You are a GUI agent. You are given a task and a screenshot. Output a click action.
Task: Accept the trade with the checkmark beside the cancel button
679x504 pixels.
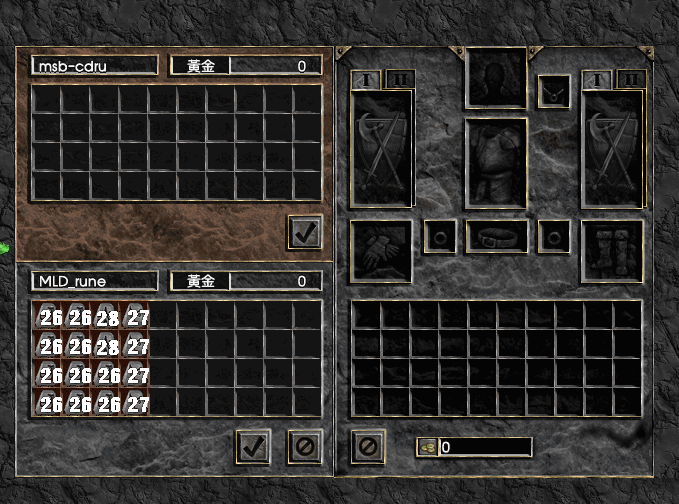pyautogui.click(x=253, y=446)
